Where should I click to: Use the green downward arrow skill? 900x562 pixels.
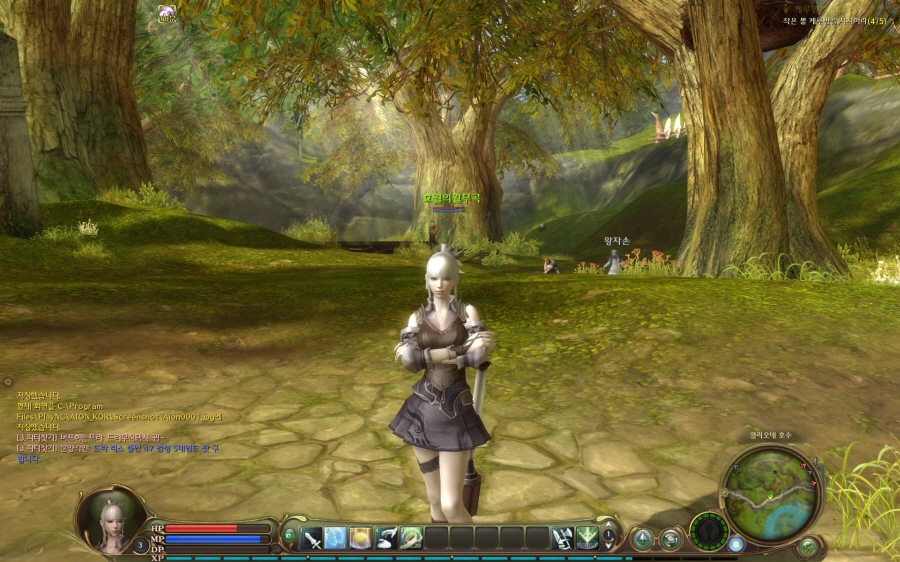click(587, 537)
